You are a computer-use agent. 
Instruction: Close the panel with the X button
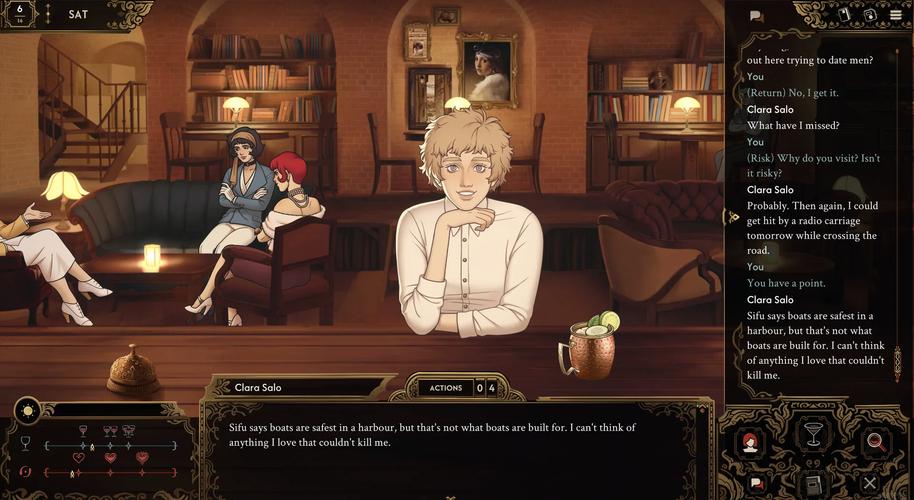(870, 483)
